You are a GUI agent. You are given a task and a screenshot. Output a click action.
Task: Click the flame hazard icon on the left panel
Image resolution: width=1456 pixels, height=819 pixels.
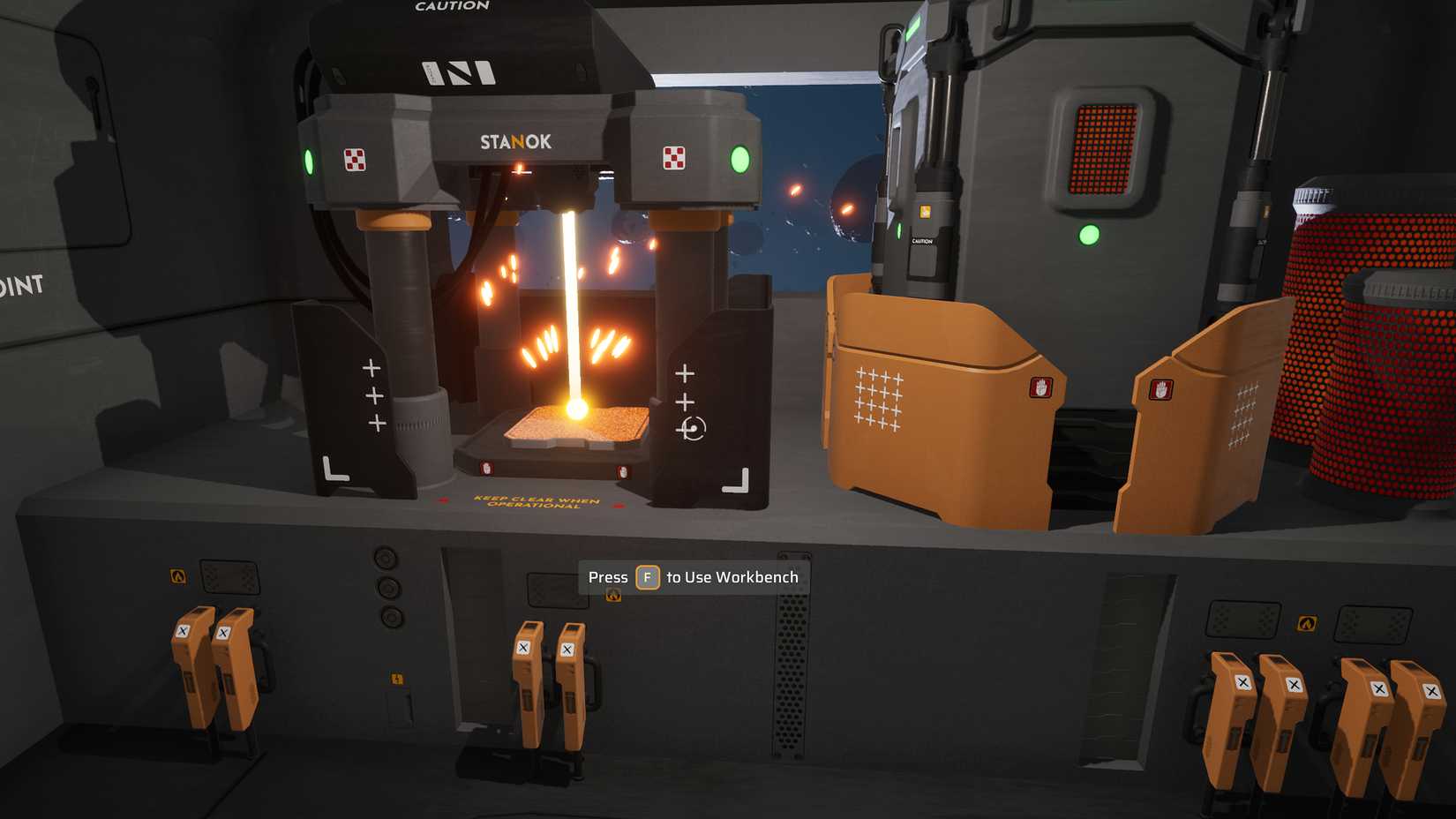[179, 575]
